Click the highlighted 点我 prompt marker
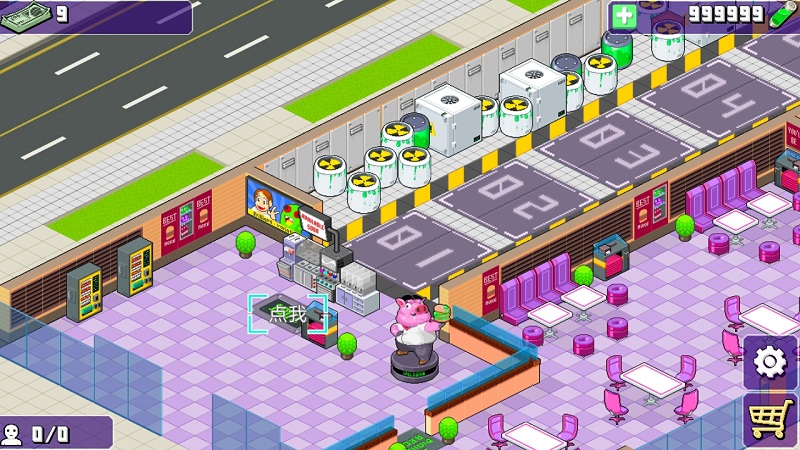 pos(288,314)
